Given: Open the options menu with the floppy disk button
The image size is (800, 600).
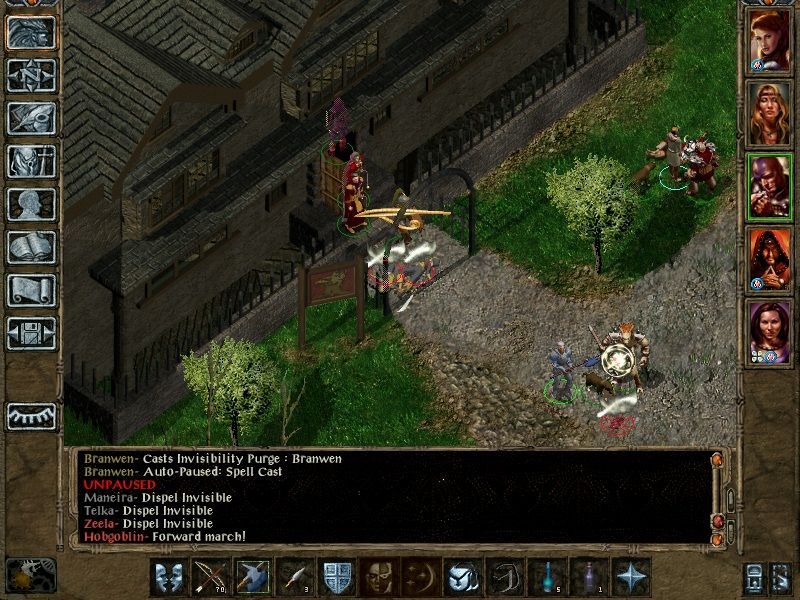Looking at the screenshot, I should point(32,333).
